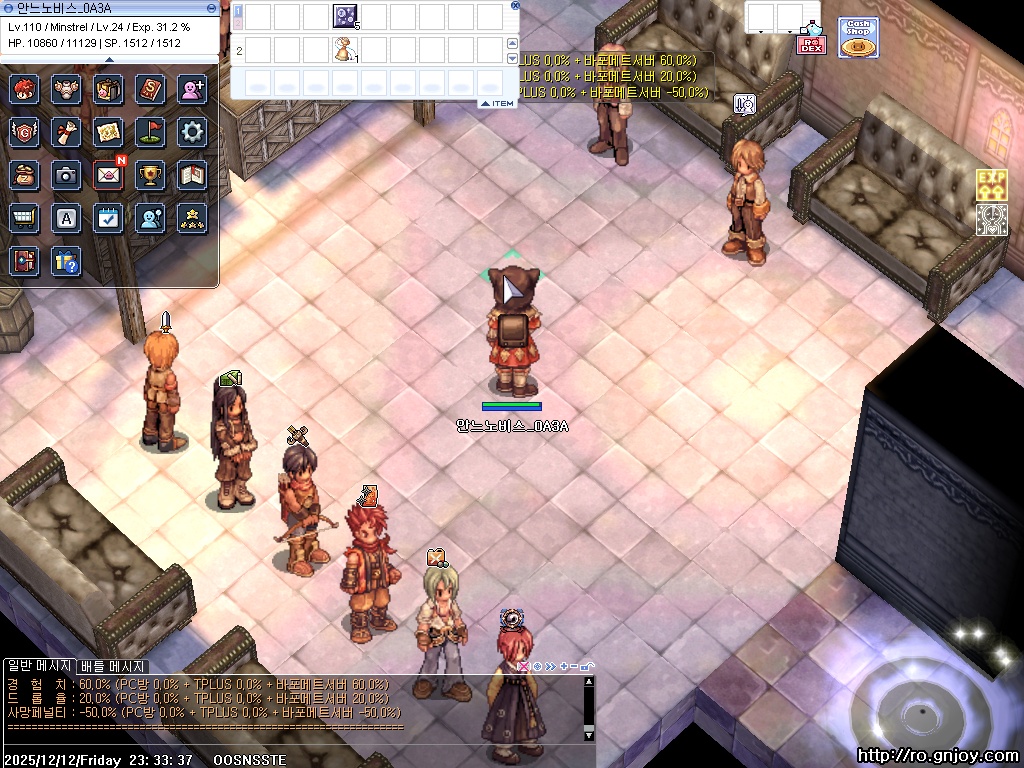Open the mail envelope with new badge
1024x768 pixels.
[108, 175]
